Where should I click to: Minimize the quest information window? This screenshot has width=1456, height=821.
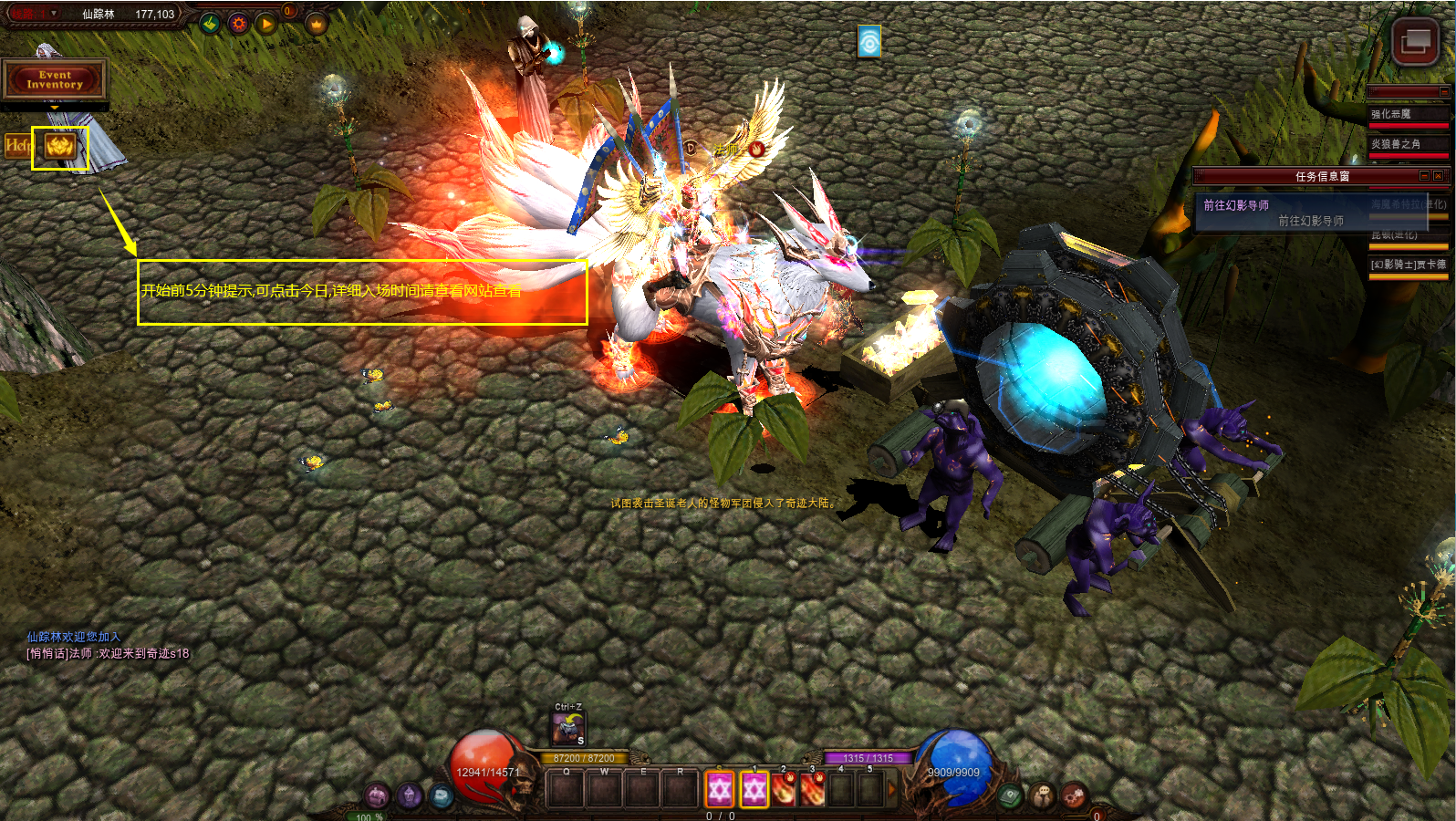1424,176
